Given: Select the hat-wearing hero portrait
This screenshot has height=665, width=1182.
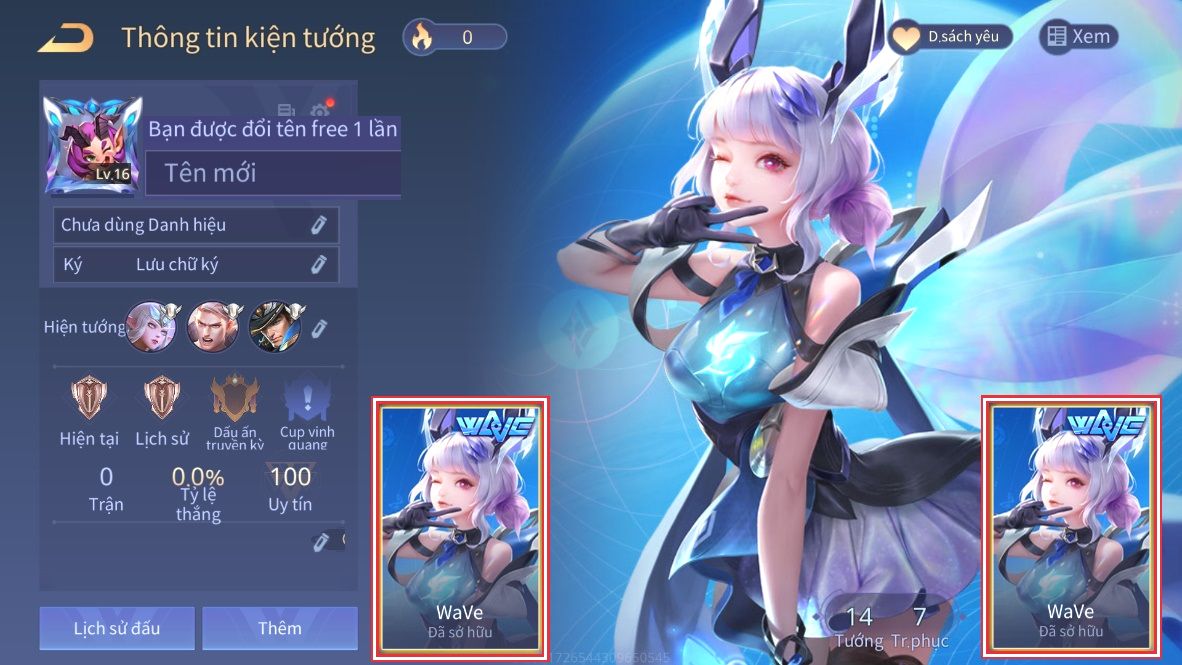Looking at the screenshot, I should coord(274,326).
